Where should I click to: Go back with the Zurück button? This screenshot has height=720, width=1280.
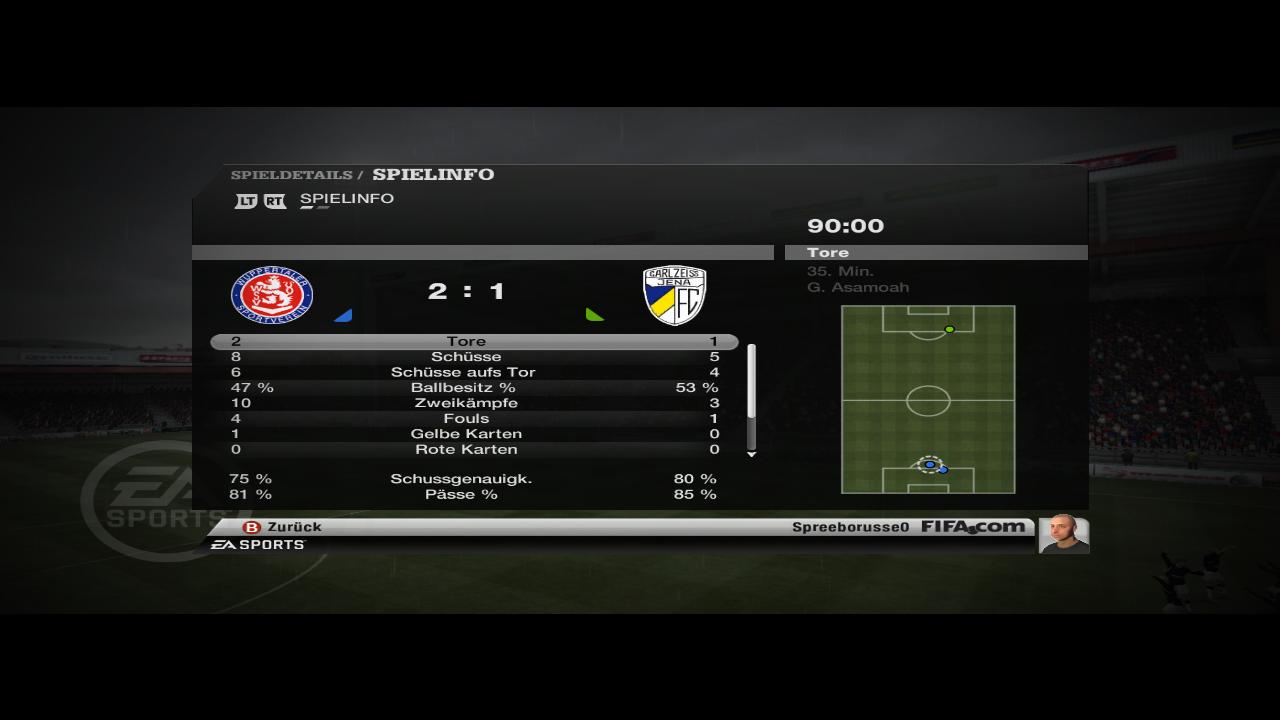click(x=283, y=527)
